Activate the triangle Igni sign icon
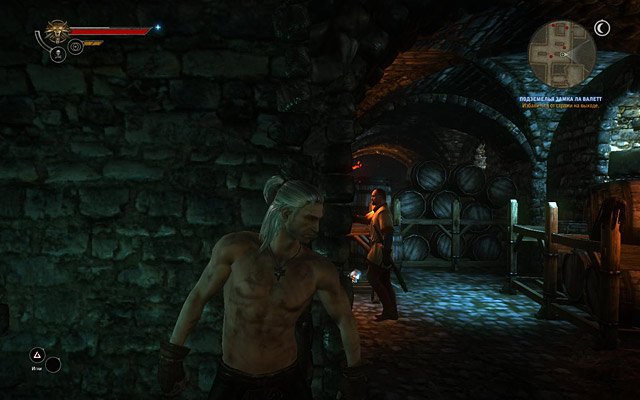This screenshot has height=400, width=640. click(x=36, y=353)
